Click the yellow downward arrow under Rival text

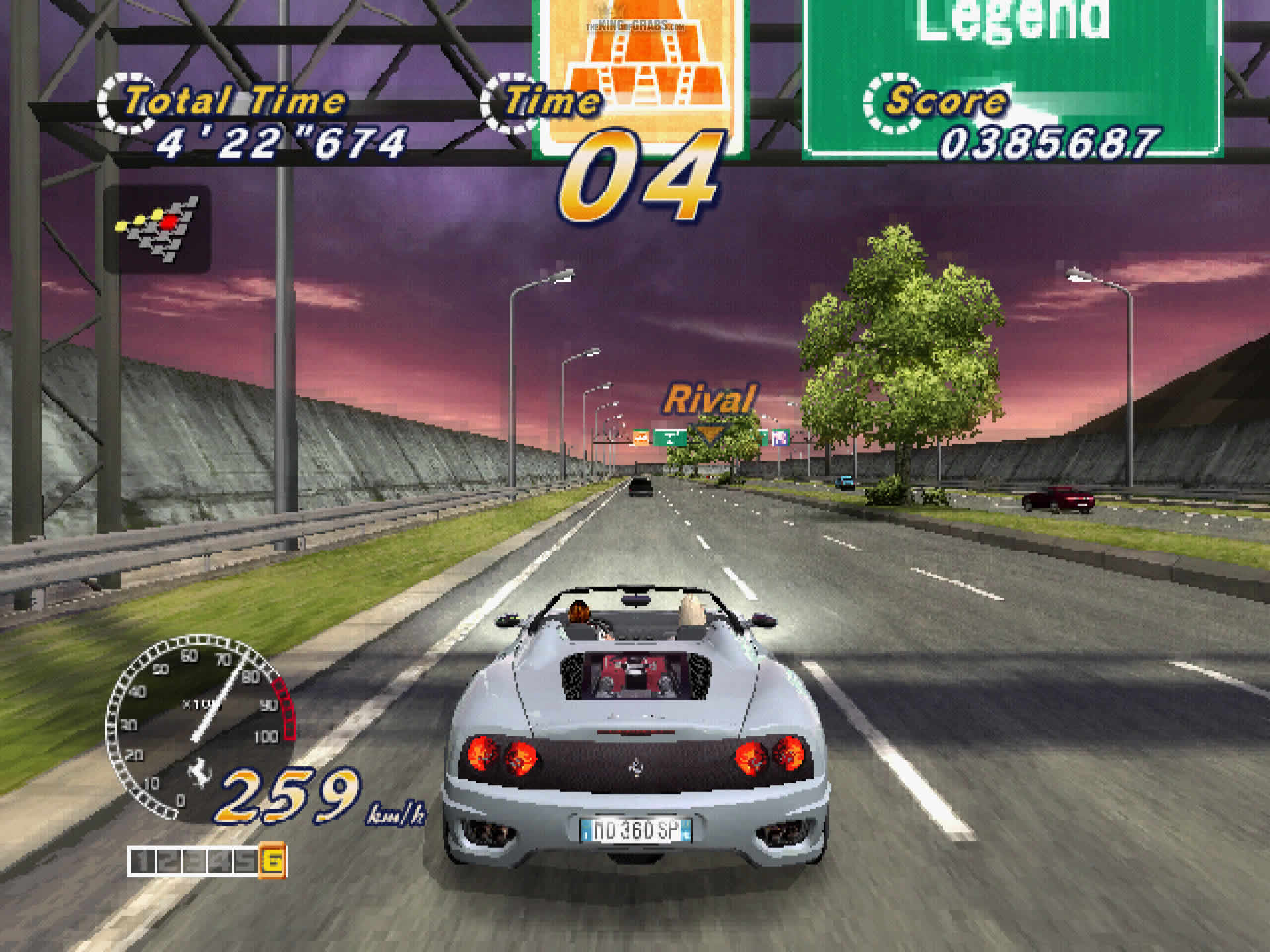710,433
